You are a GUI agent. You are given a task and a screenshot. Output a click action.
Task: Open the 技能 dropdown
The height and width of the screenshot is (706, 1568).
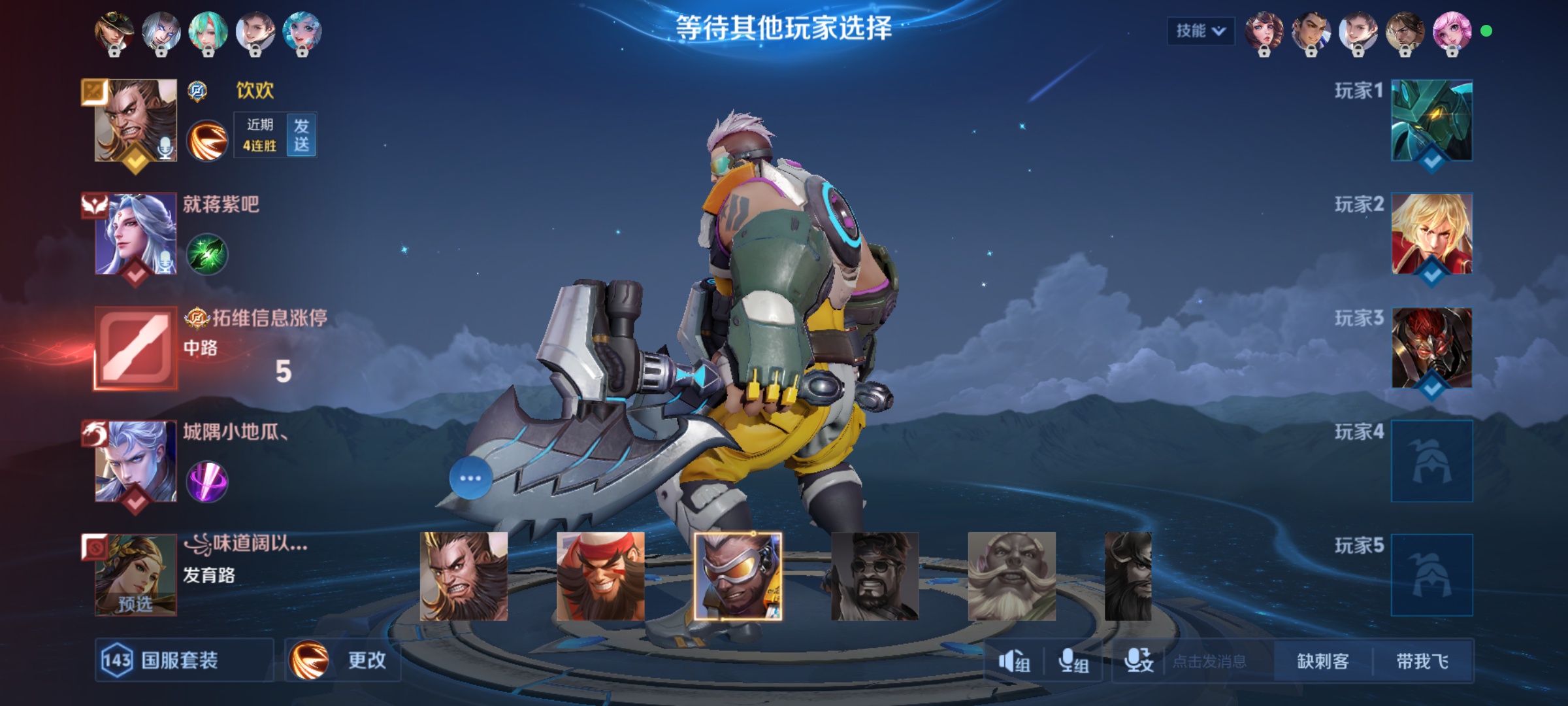click(1200, 31)
